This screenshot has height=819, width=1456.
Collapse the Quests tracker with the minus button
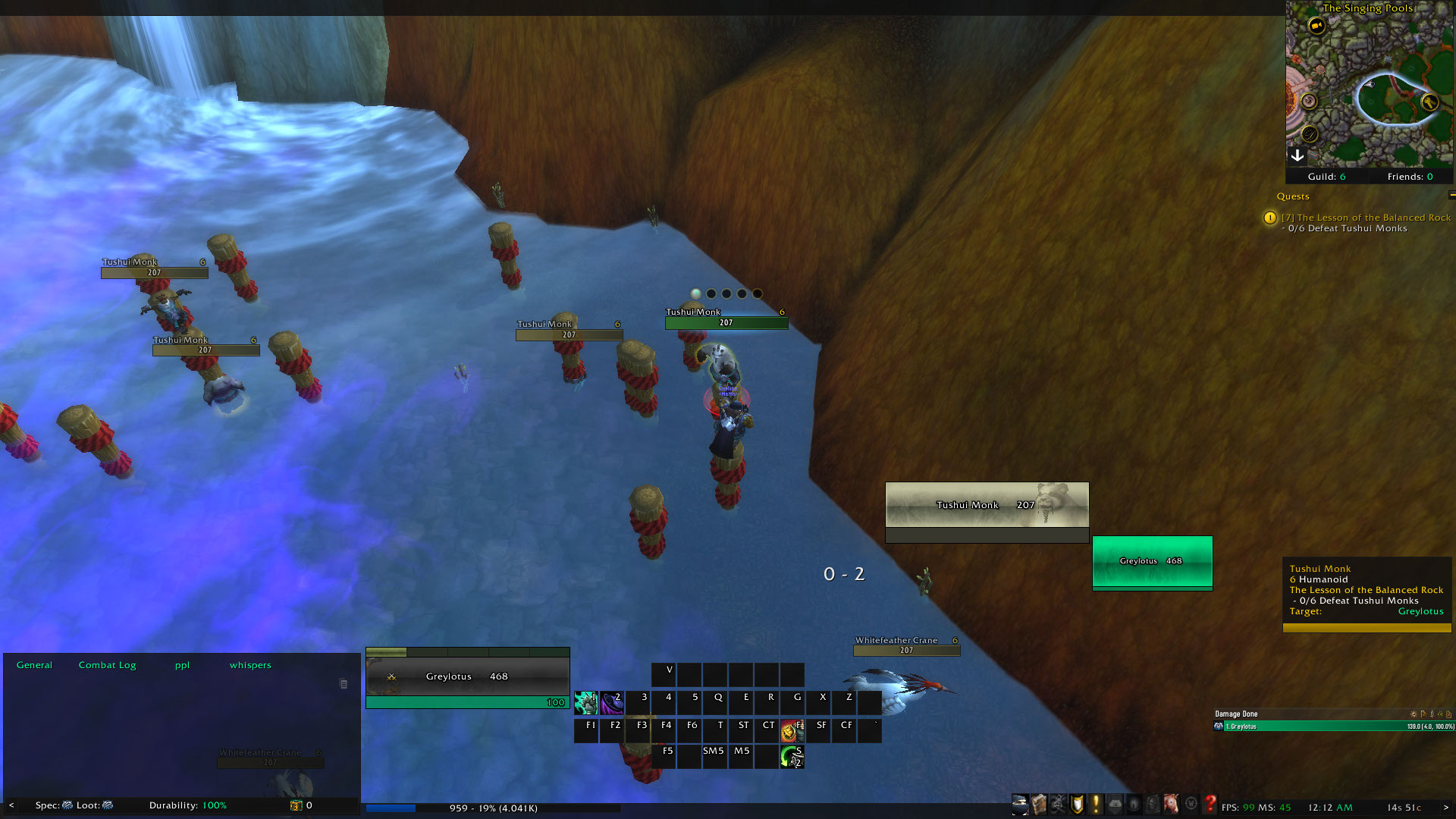click(1451, 196)
